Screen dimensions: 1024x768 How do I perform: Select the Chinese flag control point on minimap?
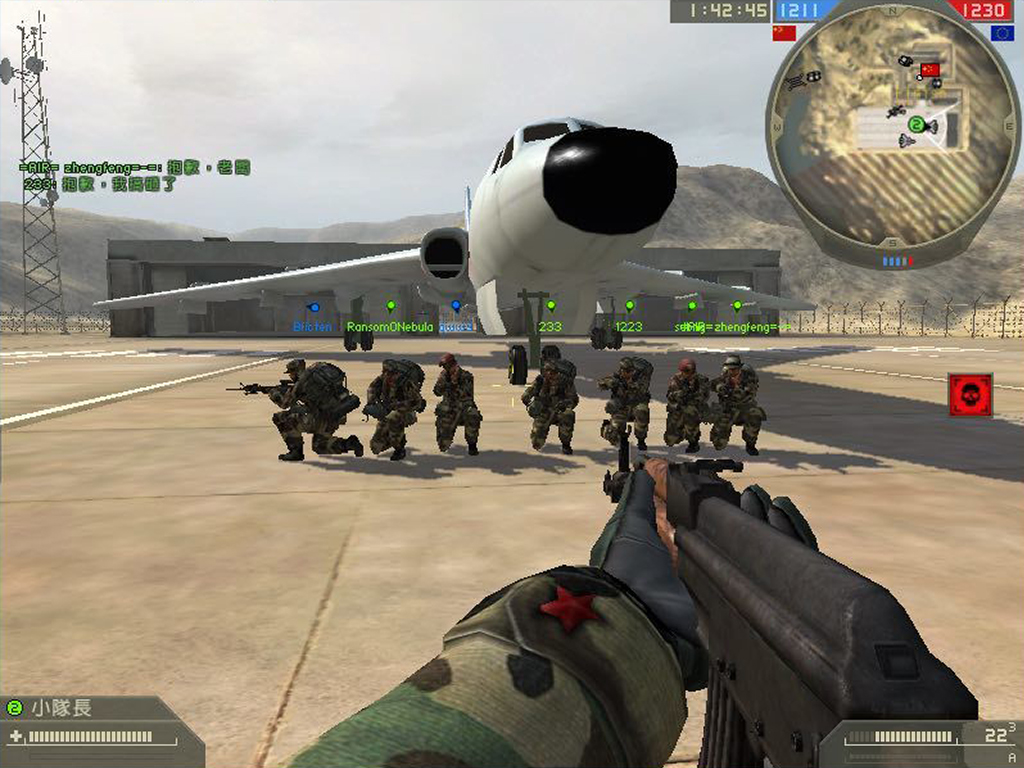tap(930, 70)
